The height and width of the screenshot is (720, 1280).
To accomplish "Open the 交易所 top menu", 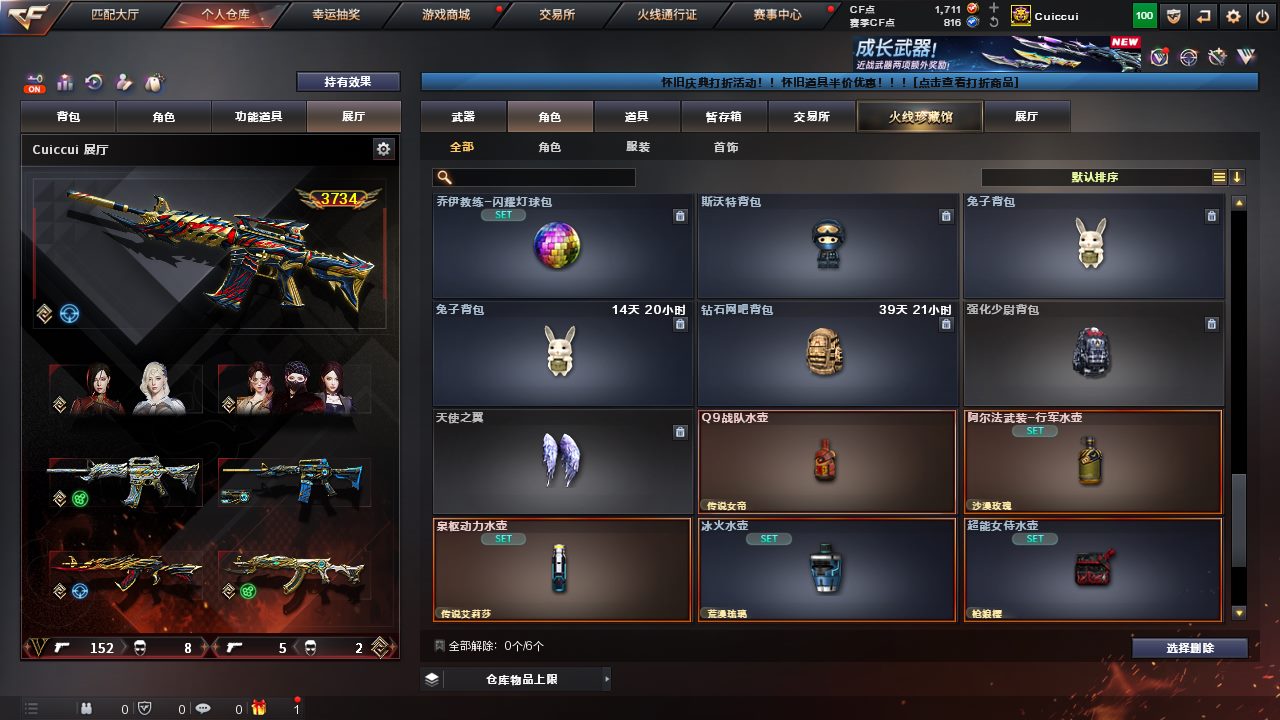I will point(556,15).
